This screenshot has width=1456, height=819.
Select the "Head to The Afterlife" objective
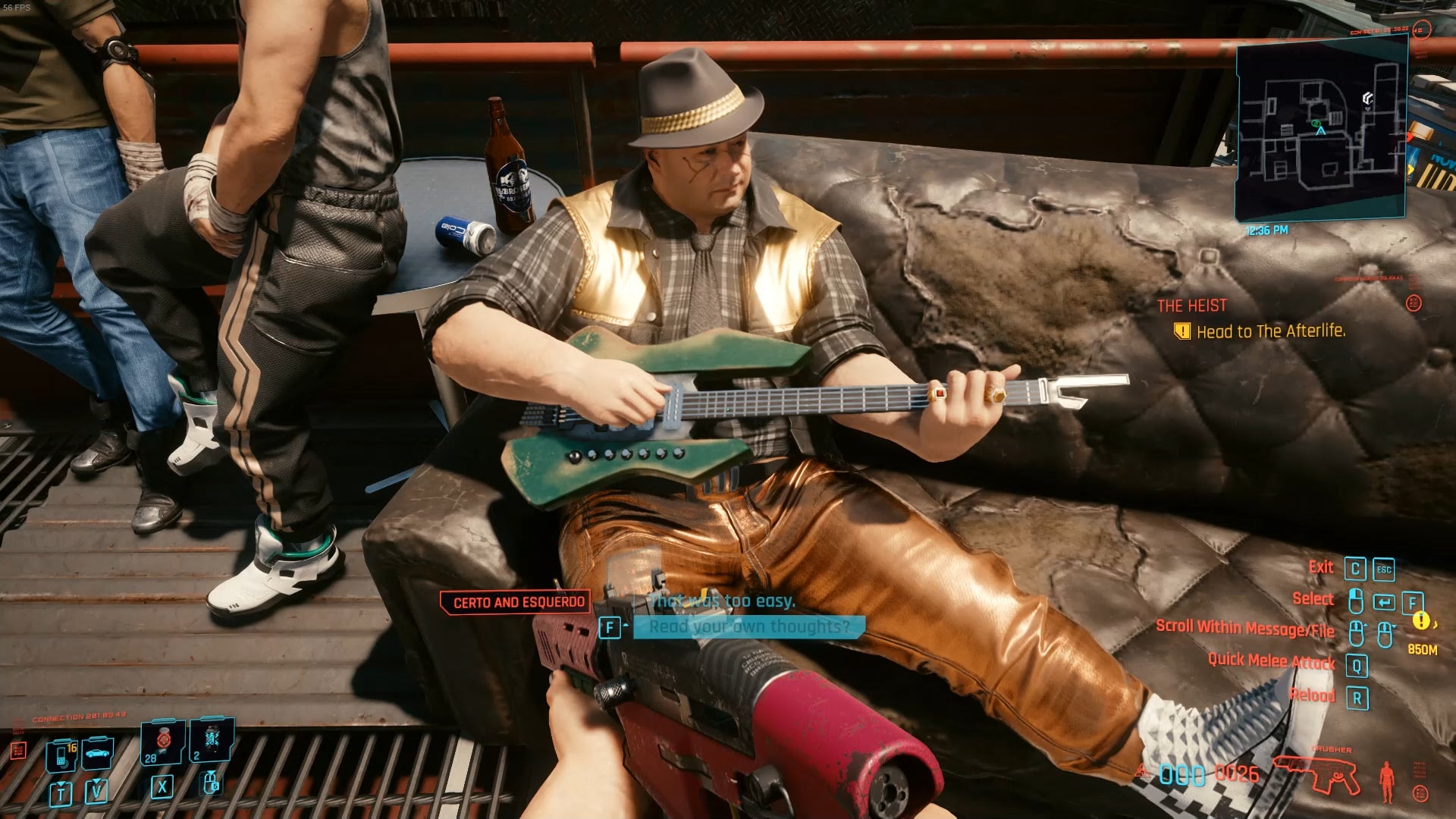[x=1270, y=331]
